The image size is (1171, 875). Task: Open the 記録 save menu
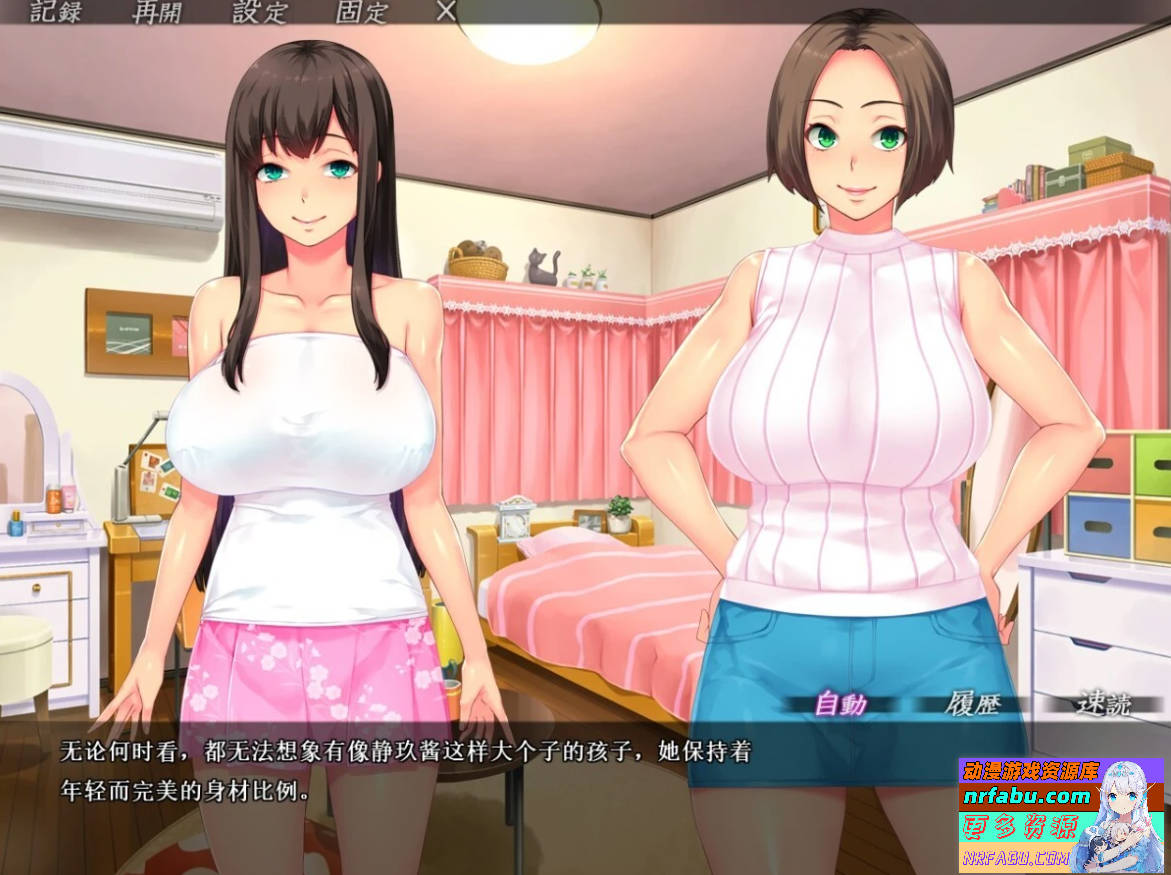pyautogui.click(x=56, y=12)
